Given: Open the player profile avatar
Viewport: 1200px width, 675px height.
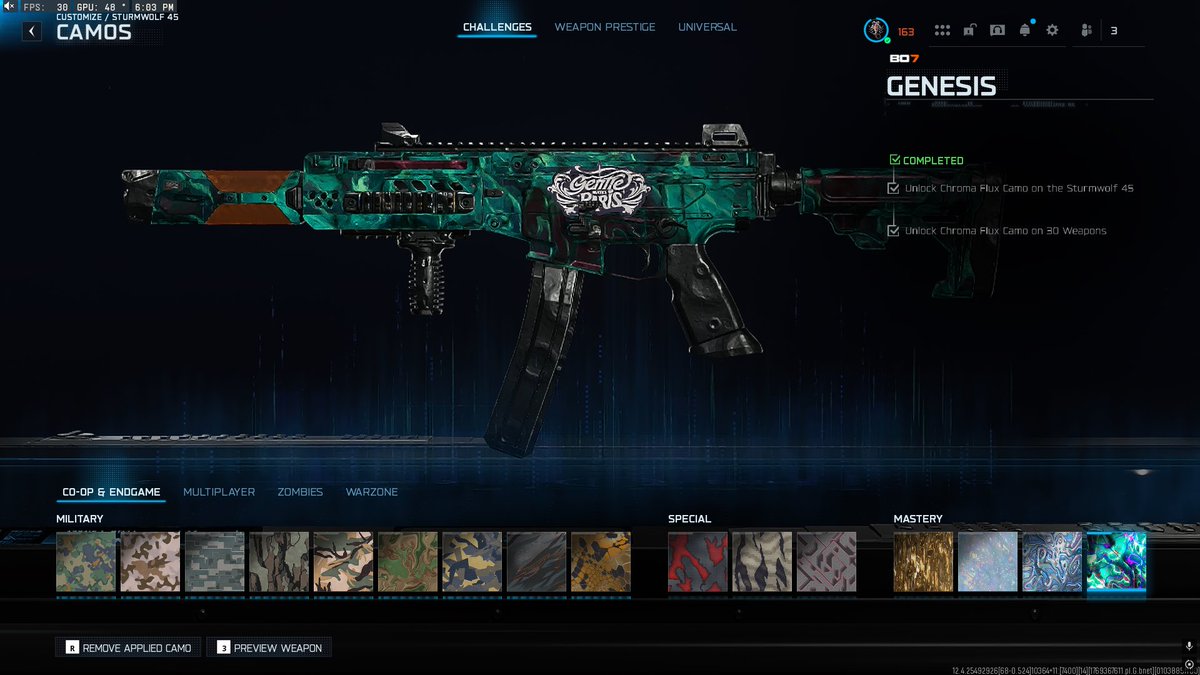Looking at the screenshot, I should tap(876, 31).
